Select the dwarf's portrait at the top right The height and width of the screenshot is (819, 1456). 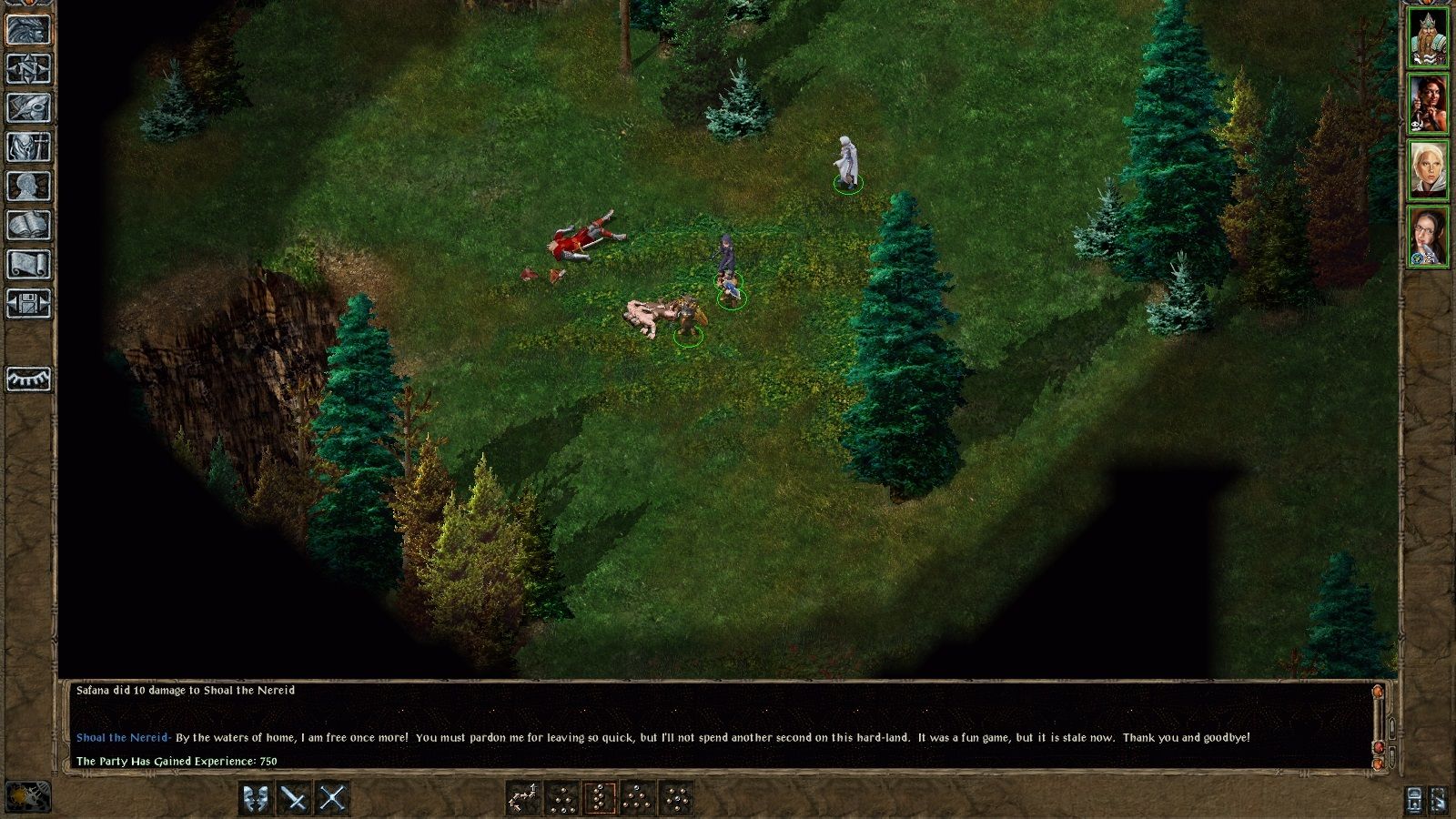[1431, 38]
